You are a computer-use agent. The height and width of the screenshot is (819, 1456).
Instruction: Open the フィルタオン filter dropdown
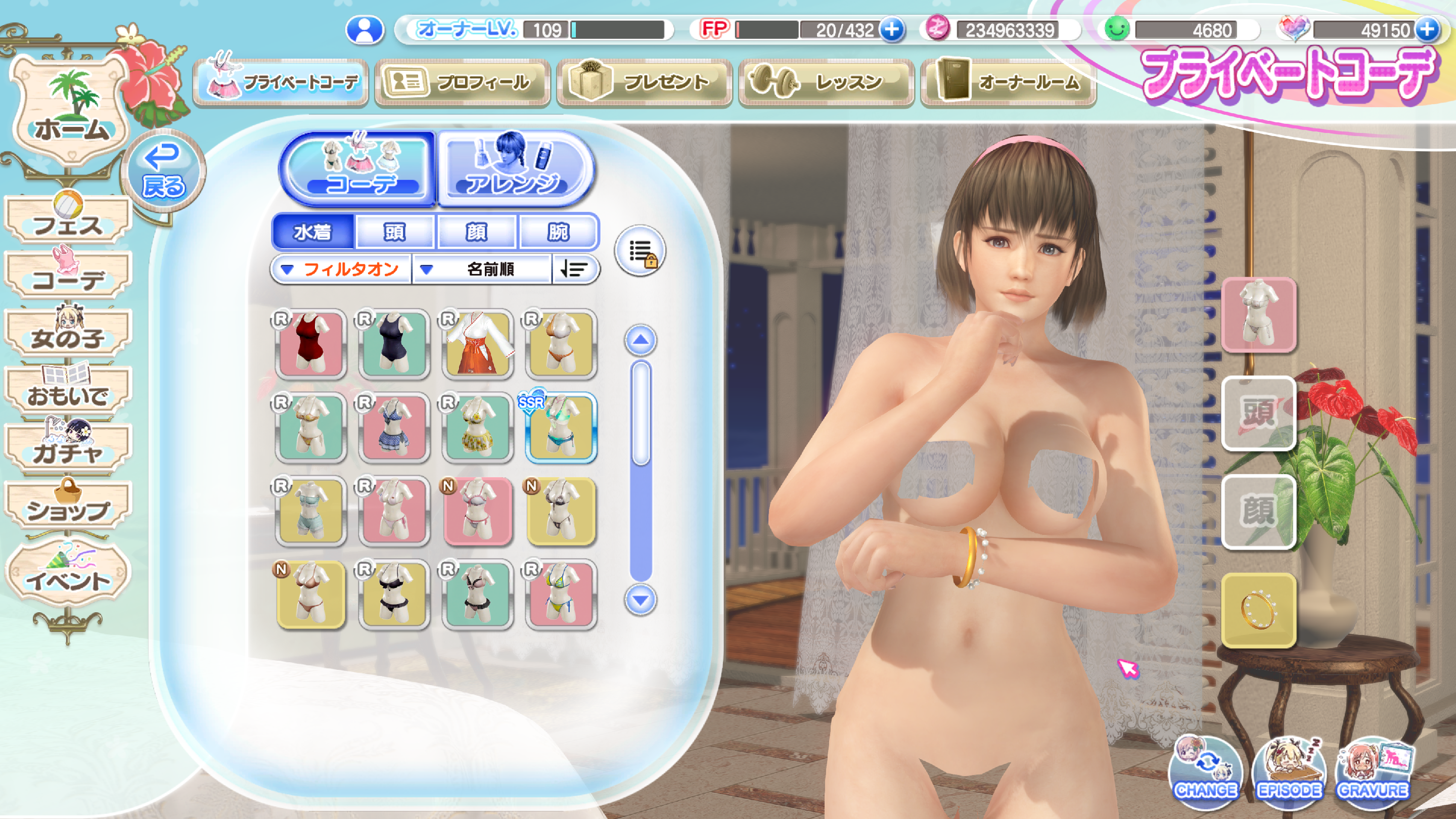[x=341, y=269]
